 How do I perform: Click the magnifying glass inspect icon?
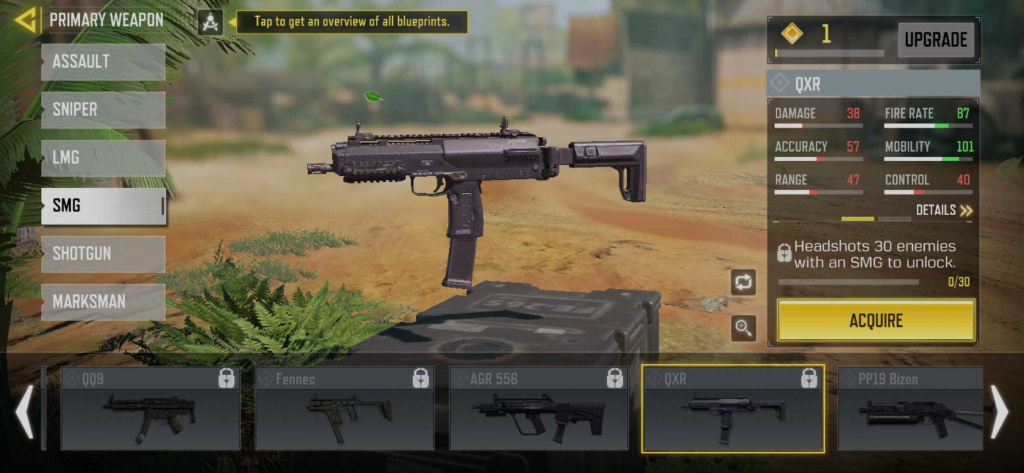tap(743, 327)
